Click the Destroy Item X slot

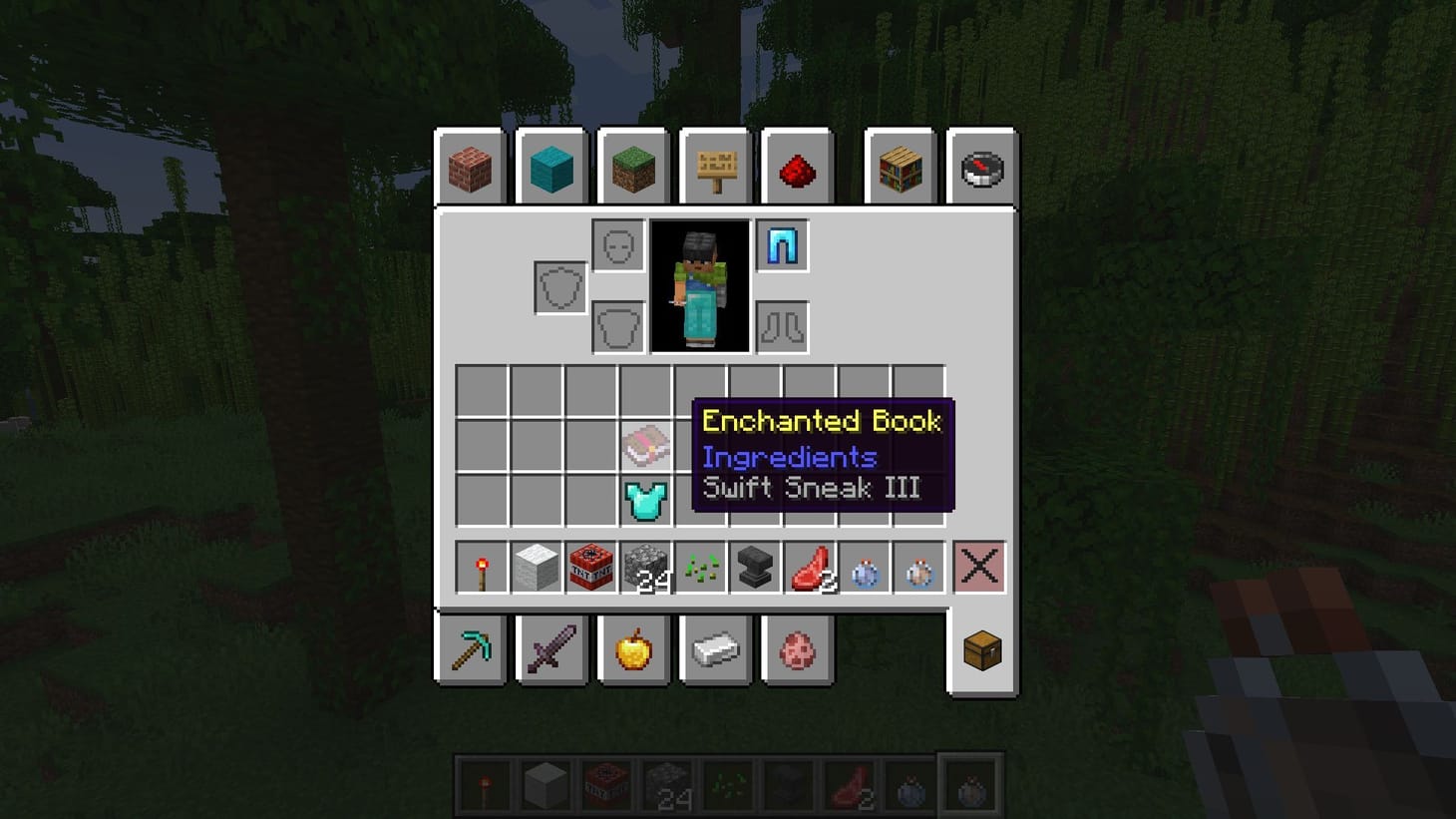pos(978,567)
